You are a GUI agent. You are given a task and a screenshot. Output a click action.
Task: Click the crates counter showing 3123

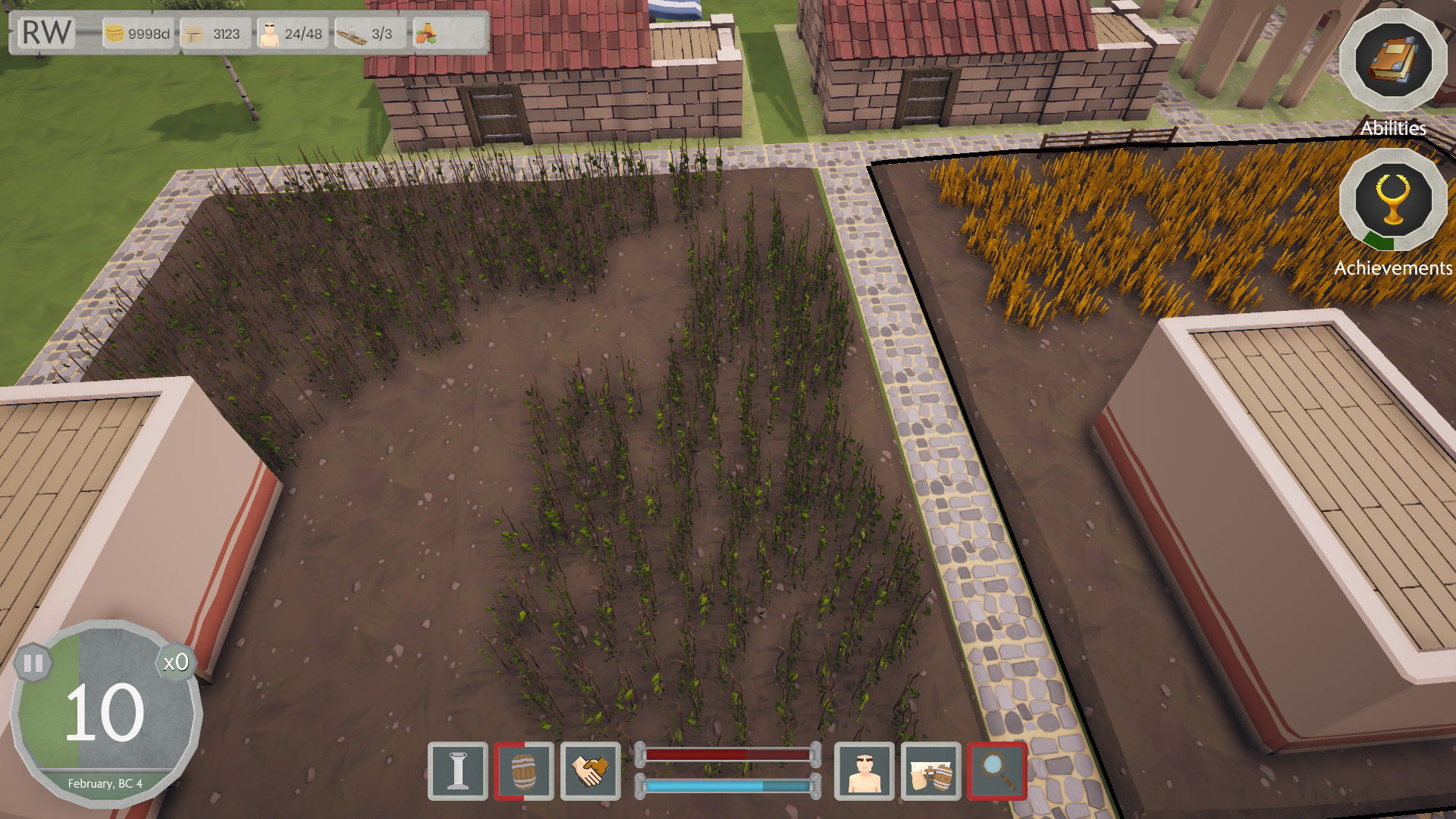[x=215, y=33]
